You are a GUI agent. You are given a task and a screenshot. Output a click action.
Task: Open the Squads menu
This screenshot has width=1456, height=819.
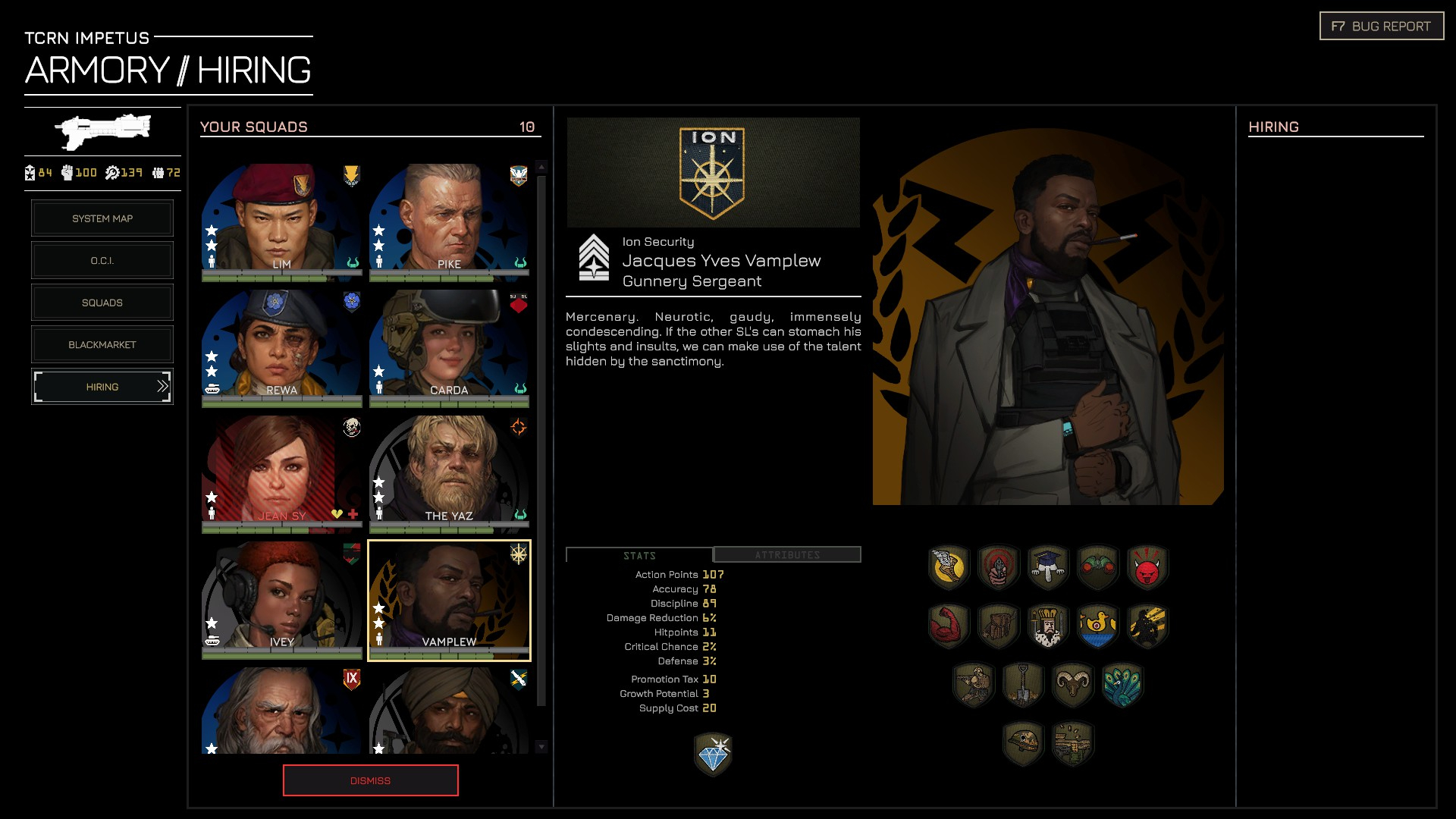click(x=102, y=303)
